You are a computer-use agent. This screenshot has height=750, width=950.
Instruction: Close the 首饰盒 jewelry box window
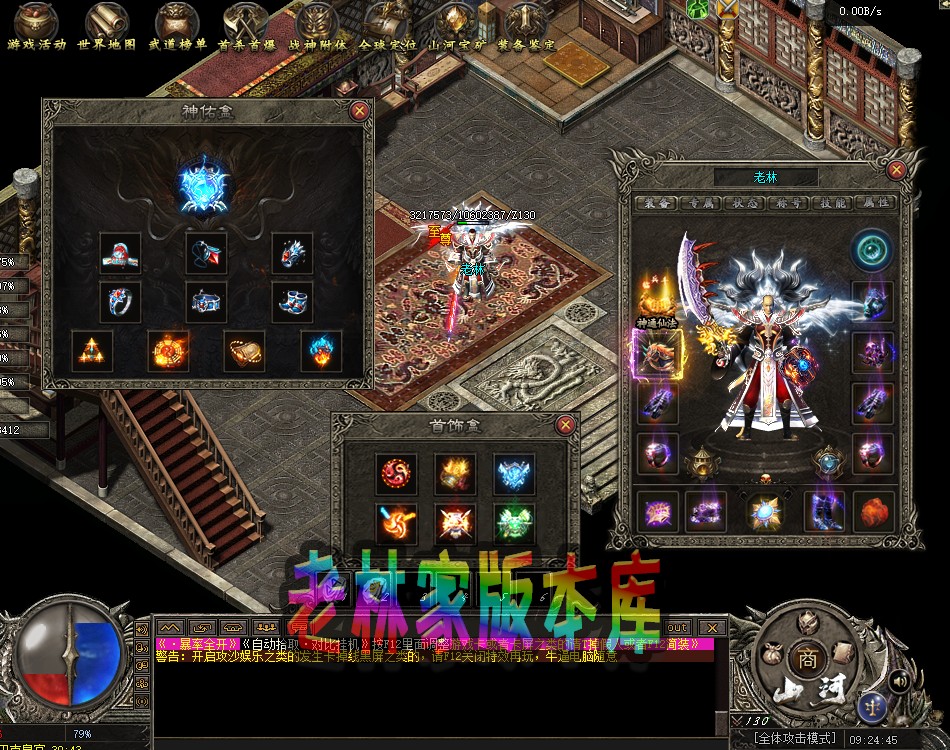(566, 425)
